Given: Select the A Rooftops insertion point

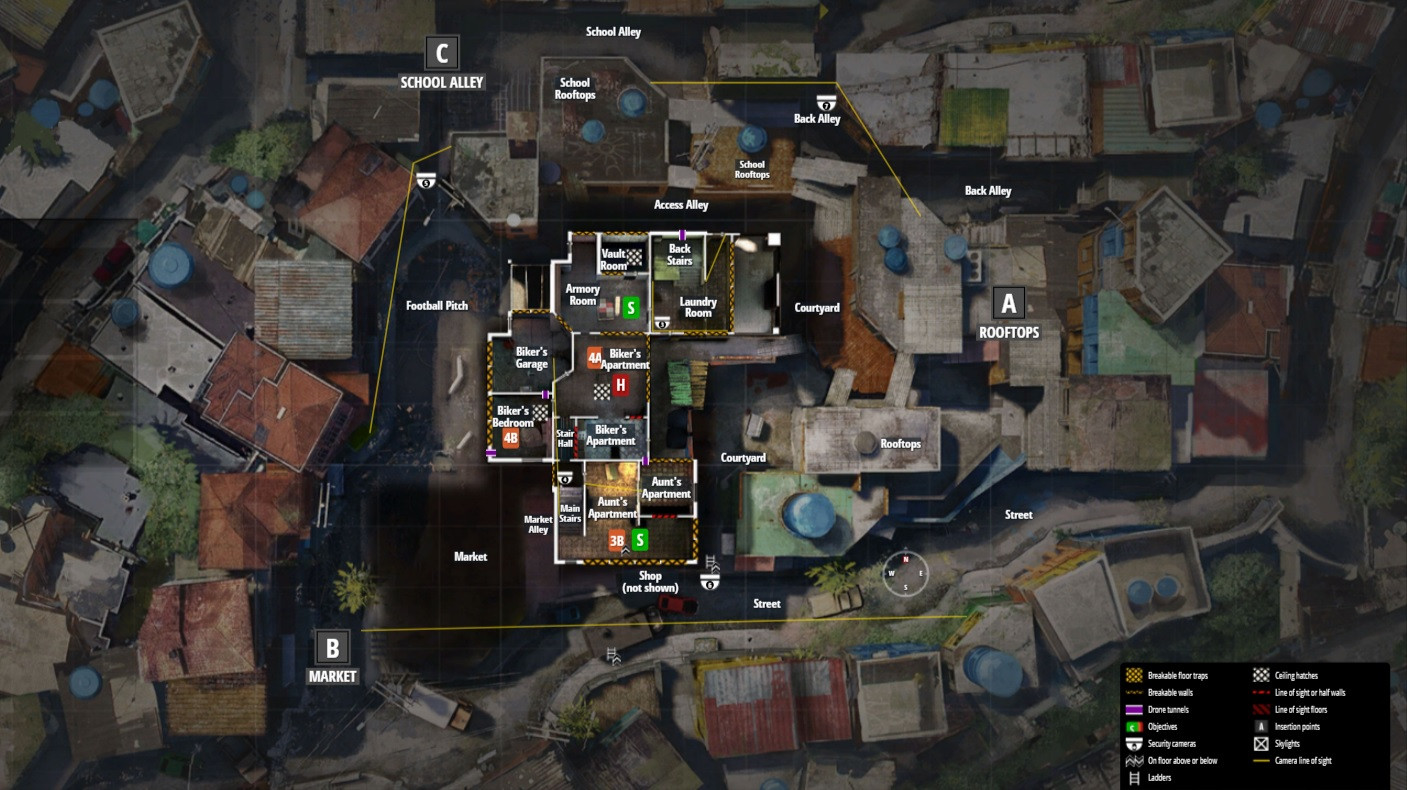Looking at the screenshot, I should [1008, 303].
